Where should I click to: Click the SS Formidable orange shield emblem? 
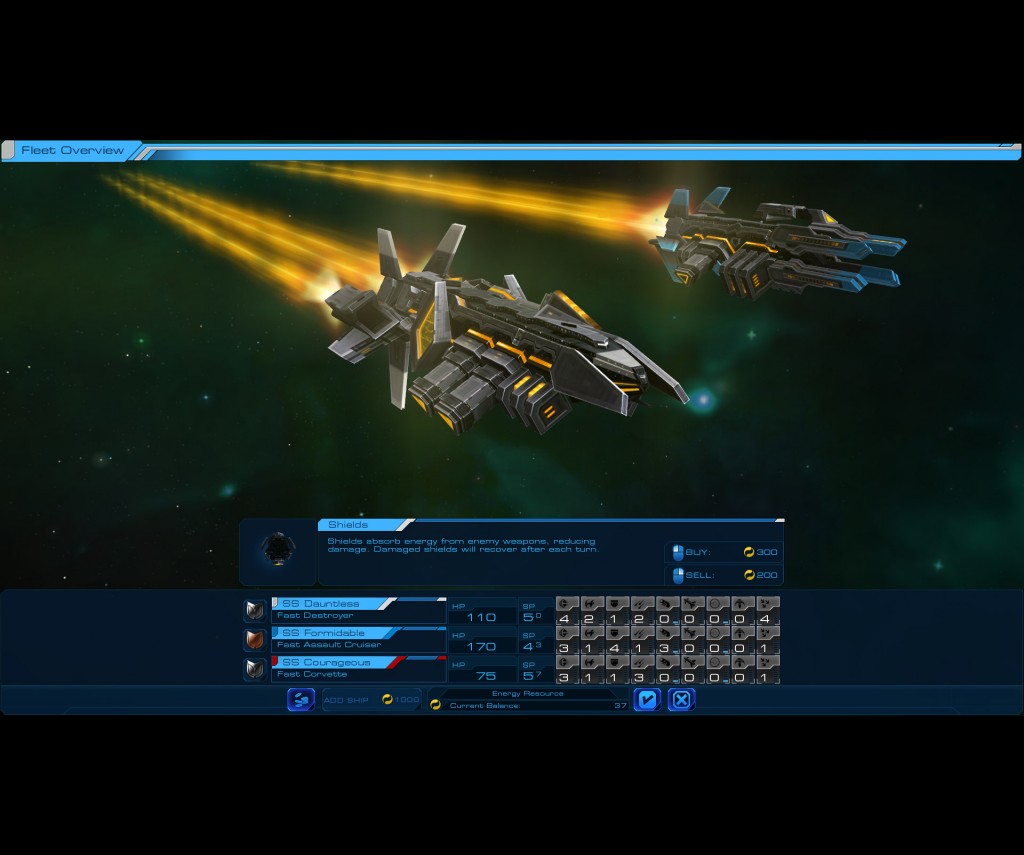255,639
